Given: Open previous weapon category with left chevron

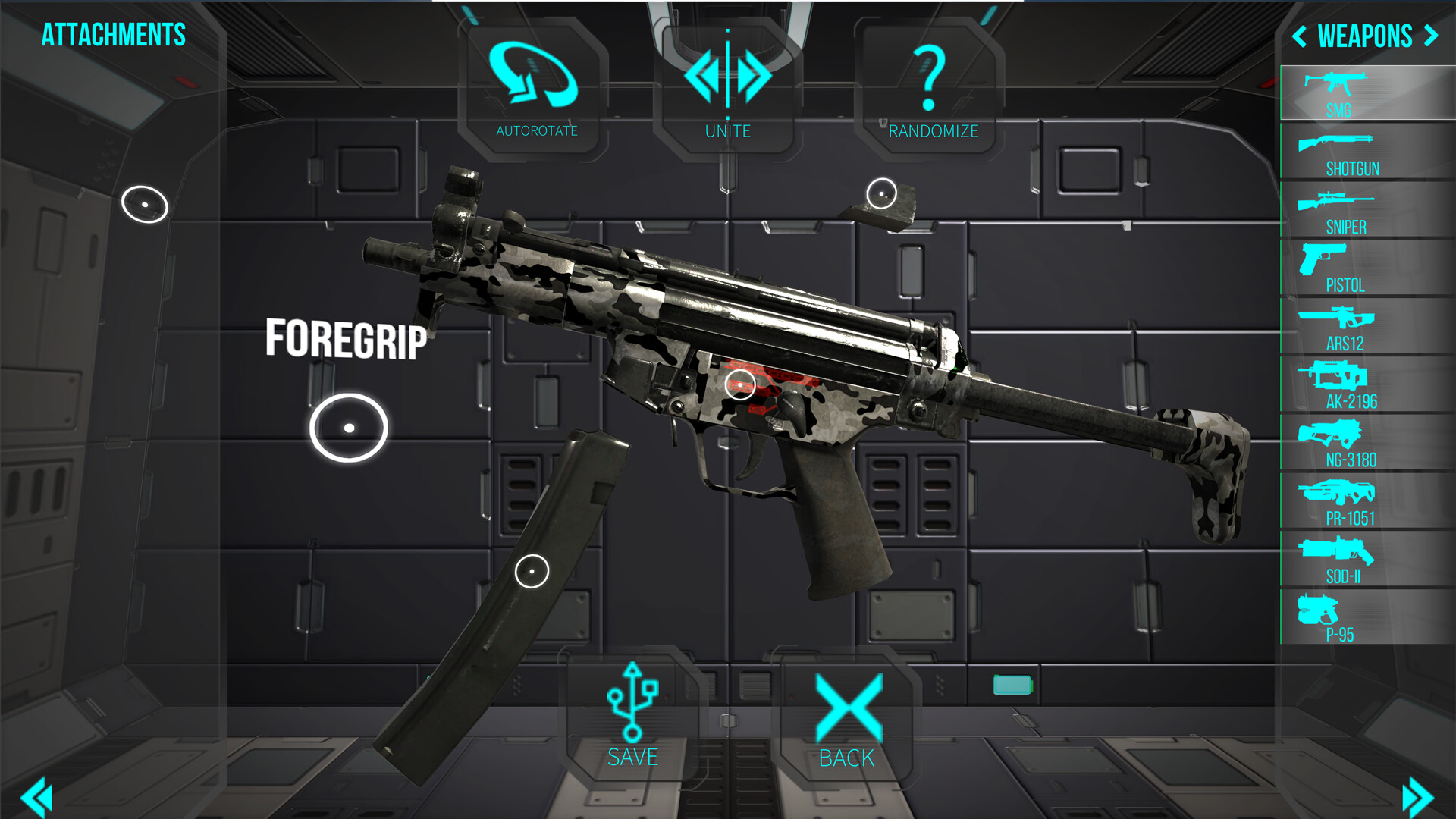Looking at the screenshot, I should (1301, 36).
